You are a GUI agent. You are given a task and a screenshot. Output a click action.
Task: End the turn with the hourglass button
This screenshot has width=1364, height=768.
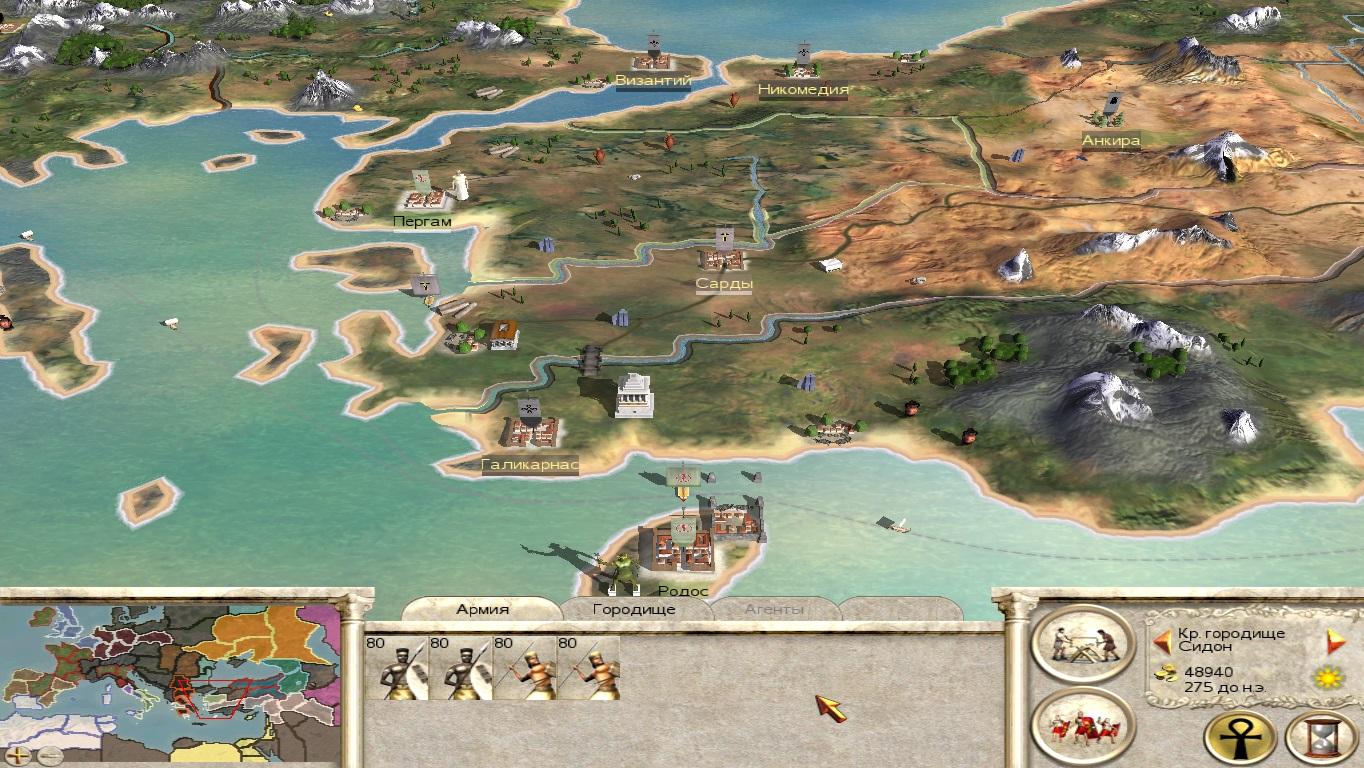pos(1320,738)
